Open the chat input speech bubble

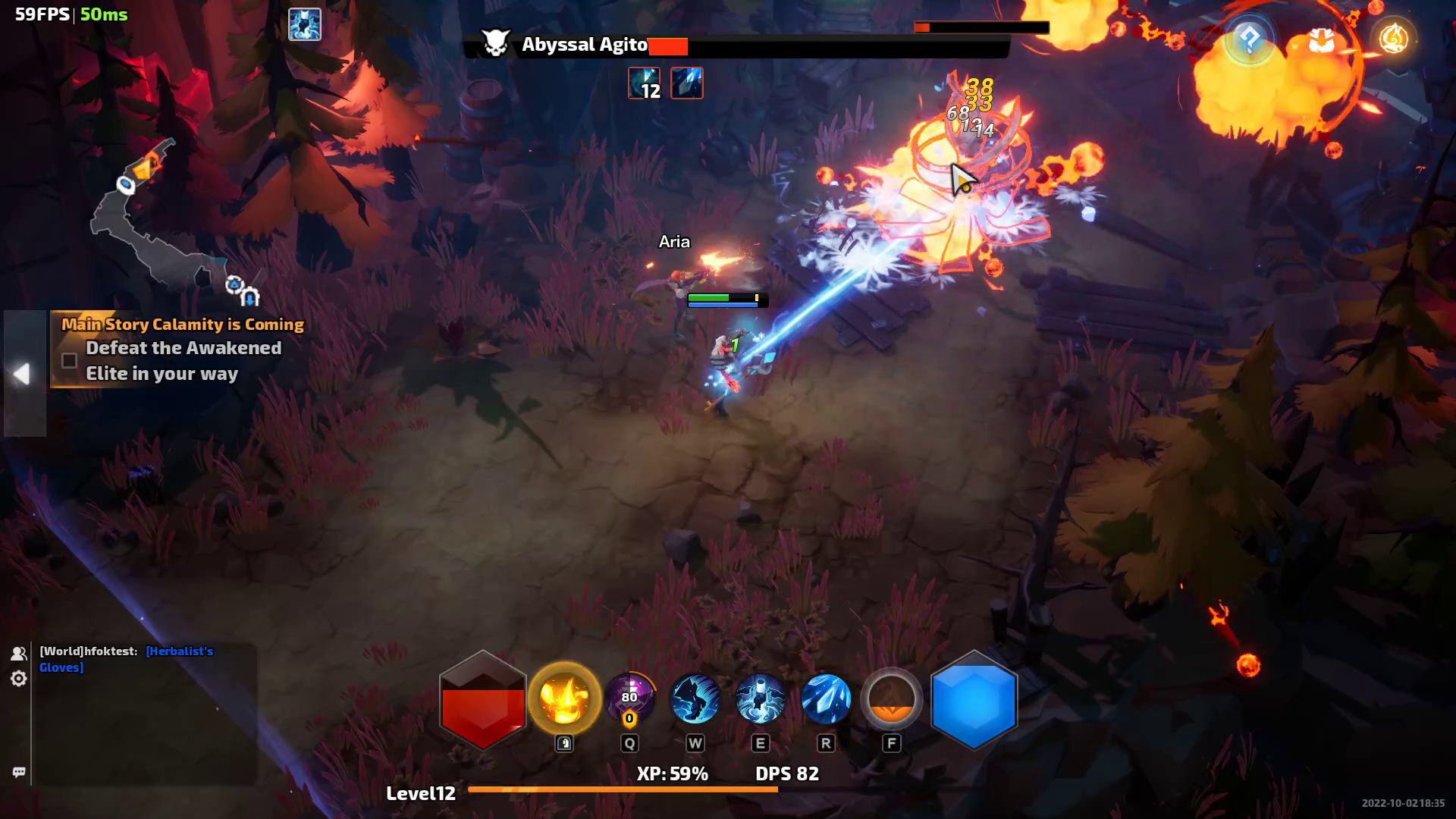tap(19, 772)
